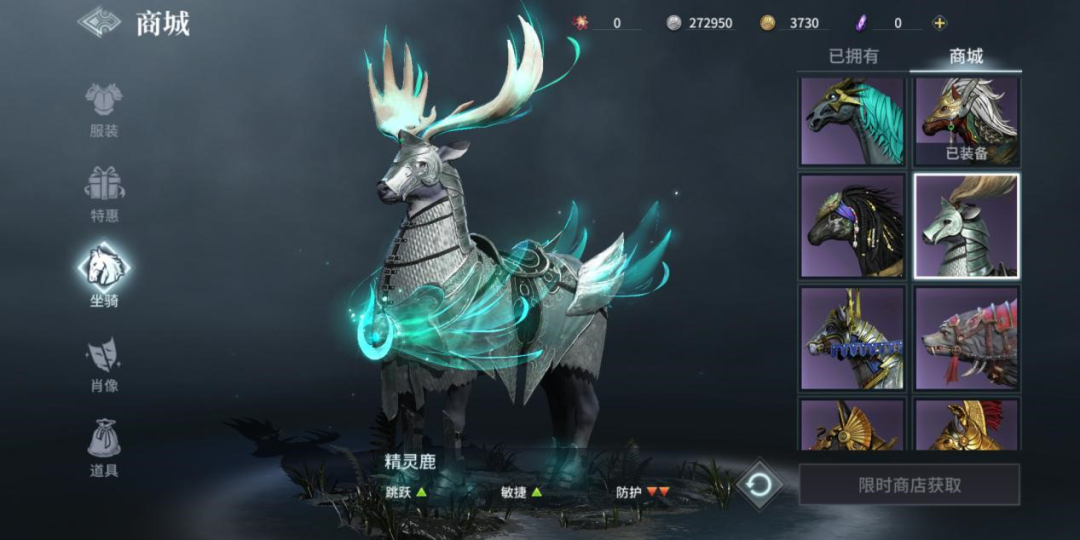Rotate the mount preview with circular arrow button
The height and width of the screenshot is (540, 1080).
[x=759, y=486]
